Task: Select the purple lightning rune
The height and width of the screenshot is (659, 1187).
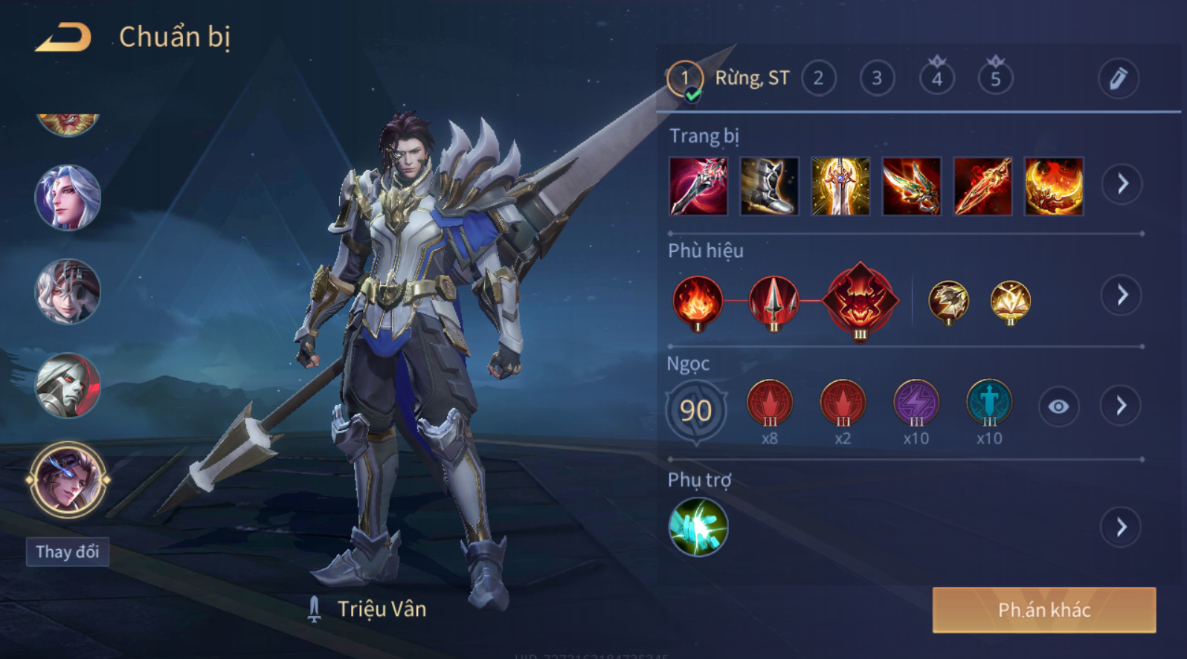Action: tap(916, 403)
